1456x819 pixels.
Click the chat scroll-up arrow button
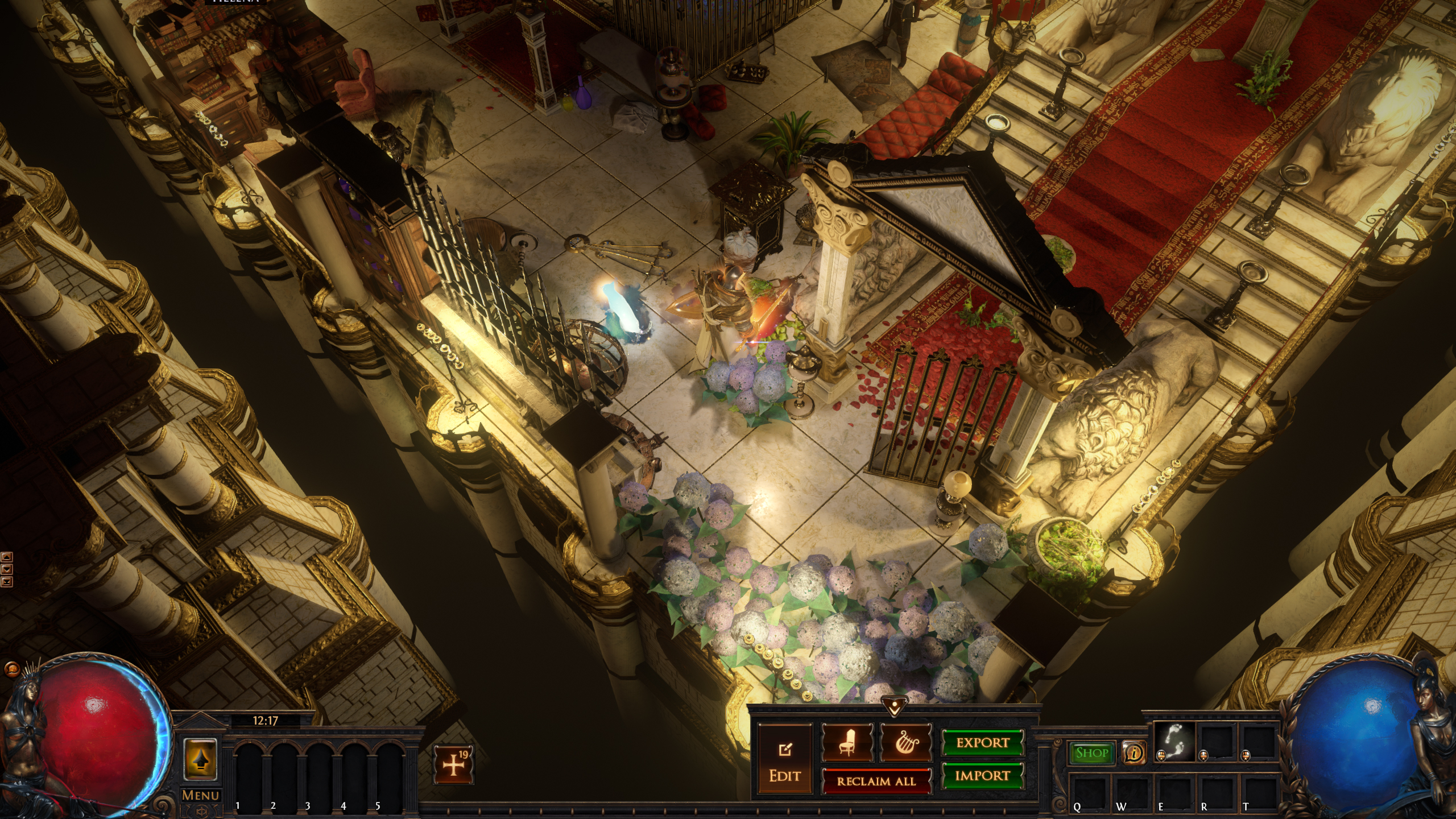click(7, 557)
